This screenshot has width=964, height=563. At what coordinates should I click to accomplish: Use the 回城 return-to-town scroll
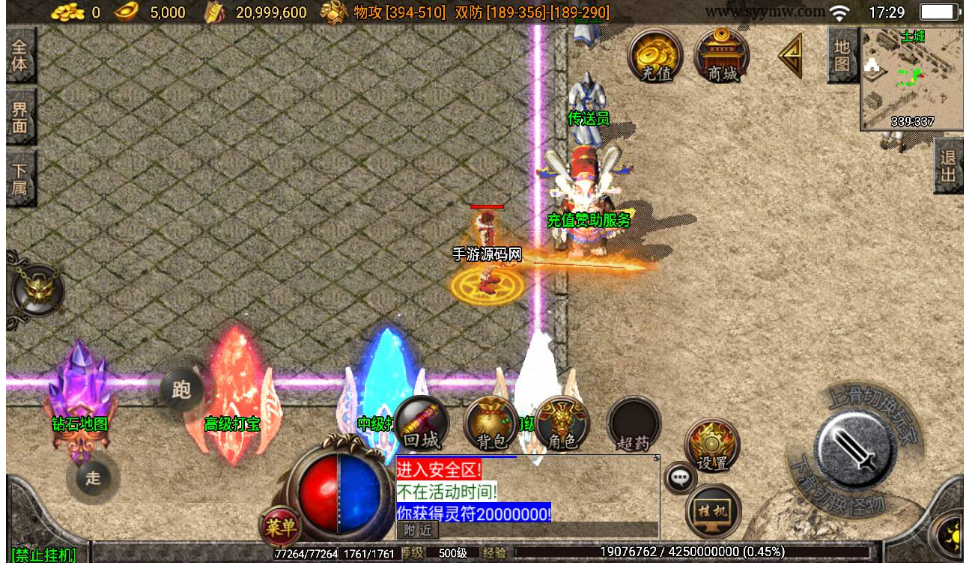pyautogui.click(x=421, y=424)
